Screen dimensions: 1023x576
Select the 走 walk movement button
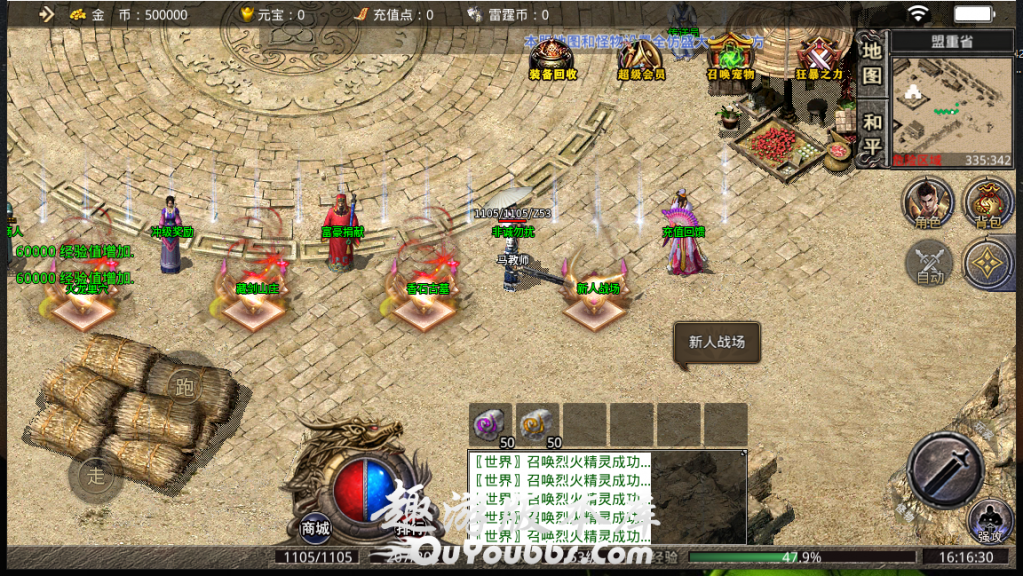(x=96, y=476)
